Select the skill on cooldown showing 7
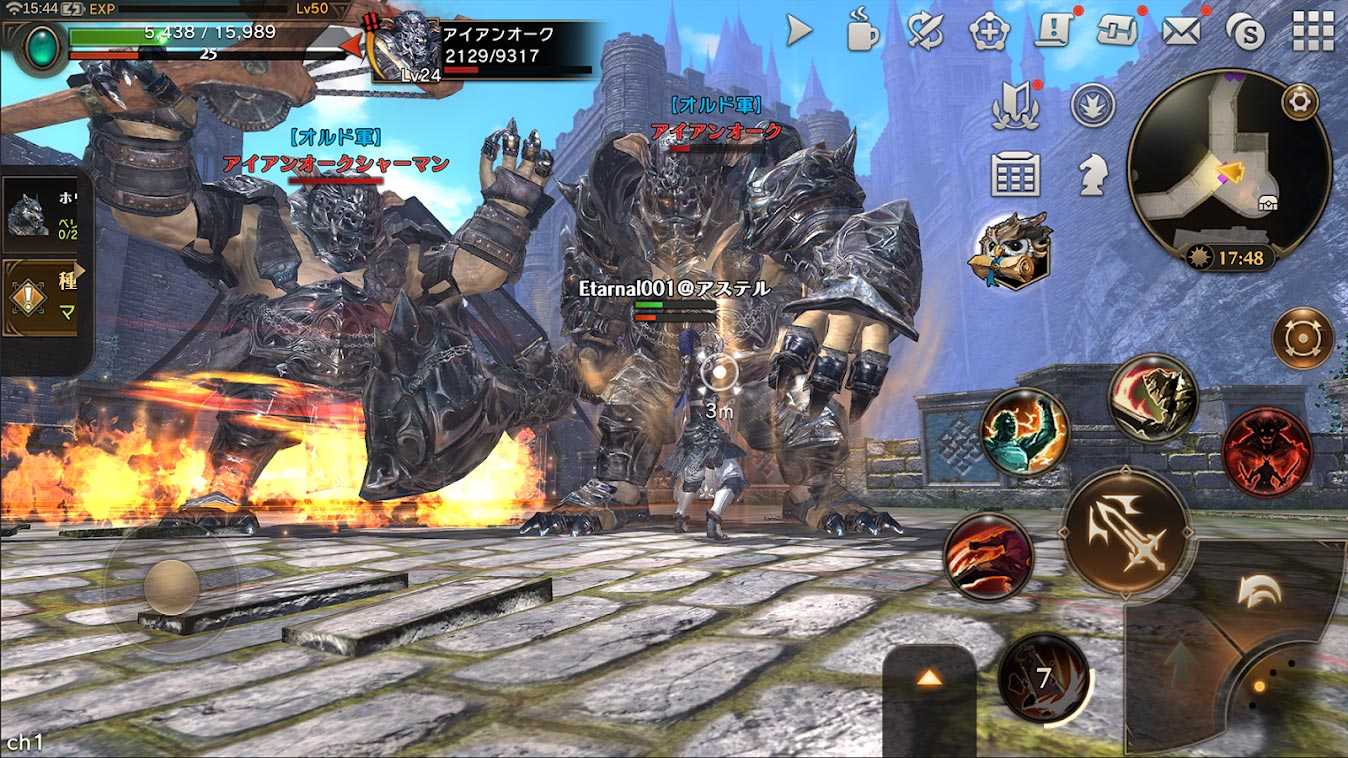The height and width of the screenshot is (758, 1348). coord(1043,678)
